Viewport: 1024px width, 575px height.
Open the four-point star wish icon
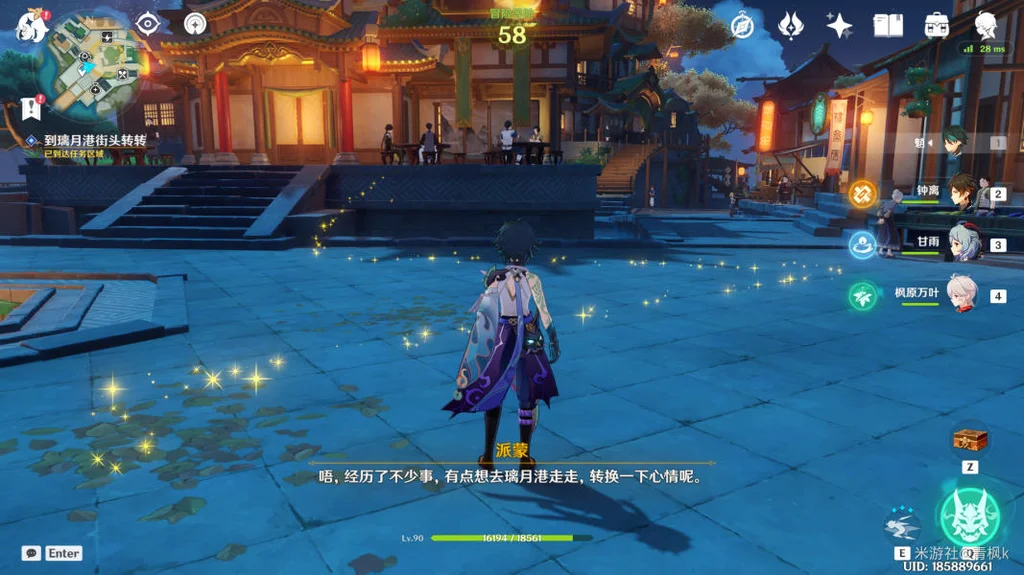pyautogui.click(x=839, y=25)
